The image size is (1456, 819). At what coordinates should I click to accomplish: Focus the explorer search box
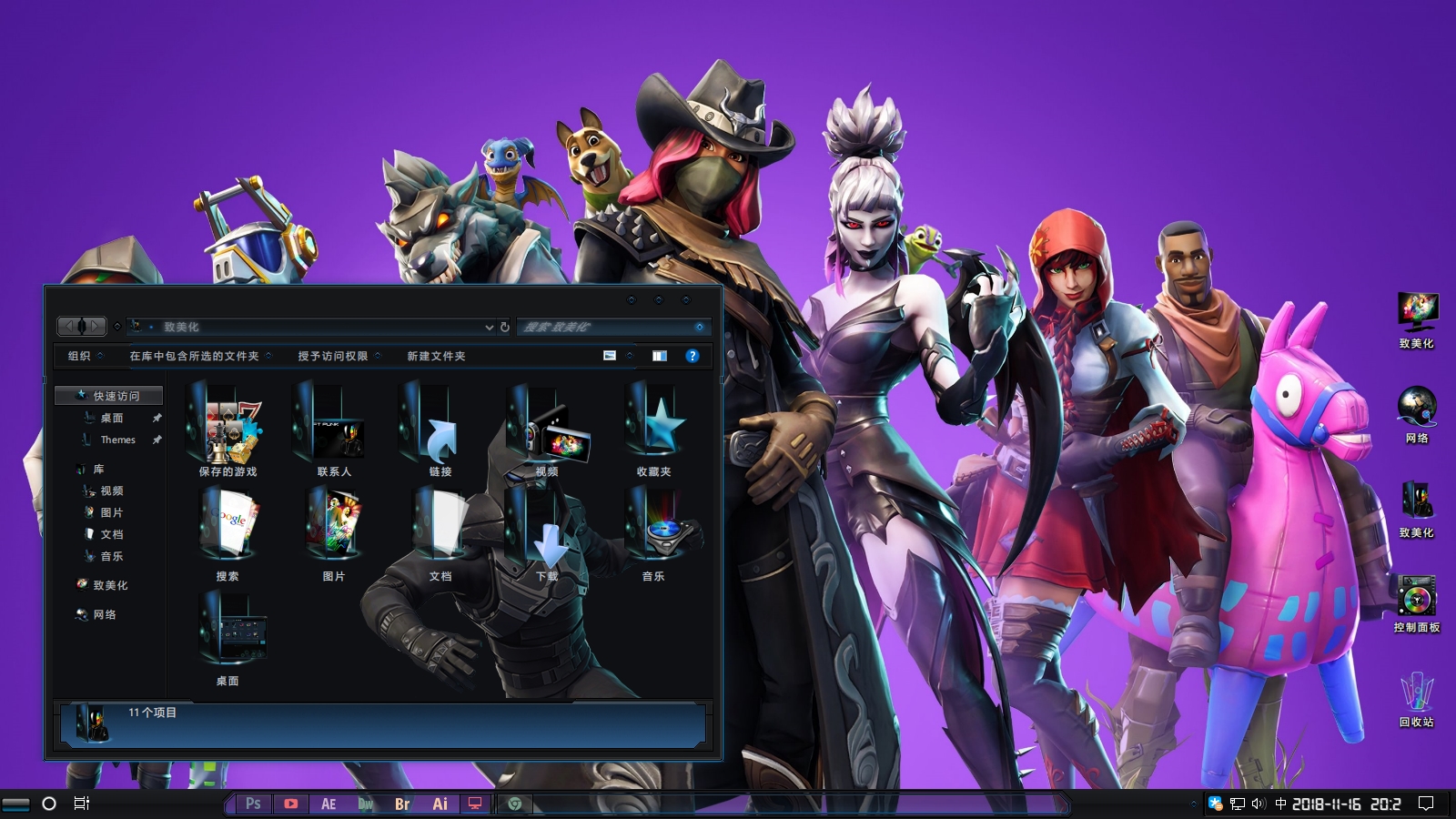605,327
